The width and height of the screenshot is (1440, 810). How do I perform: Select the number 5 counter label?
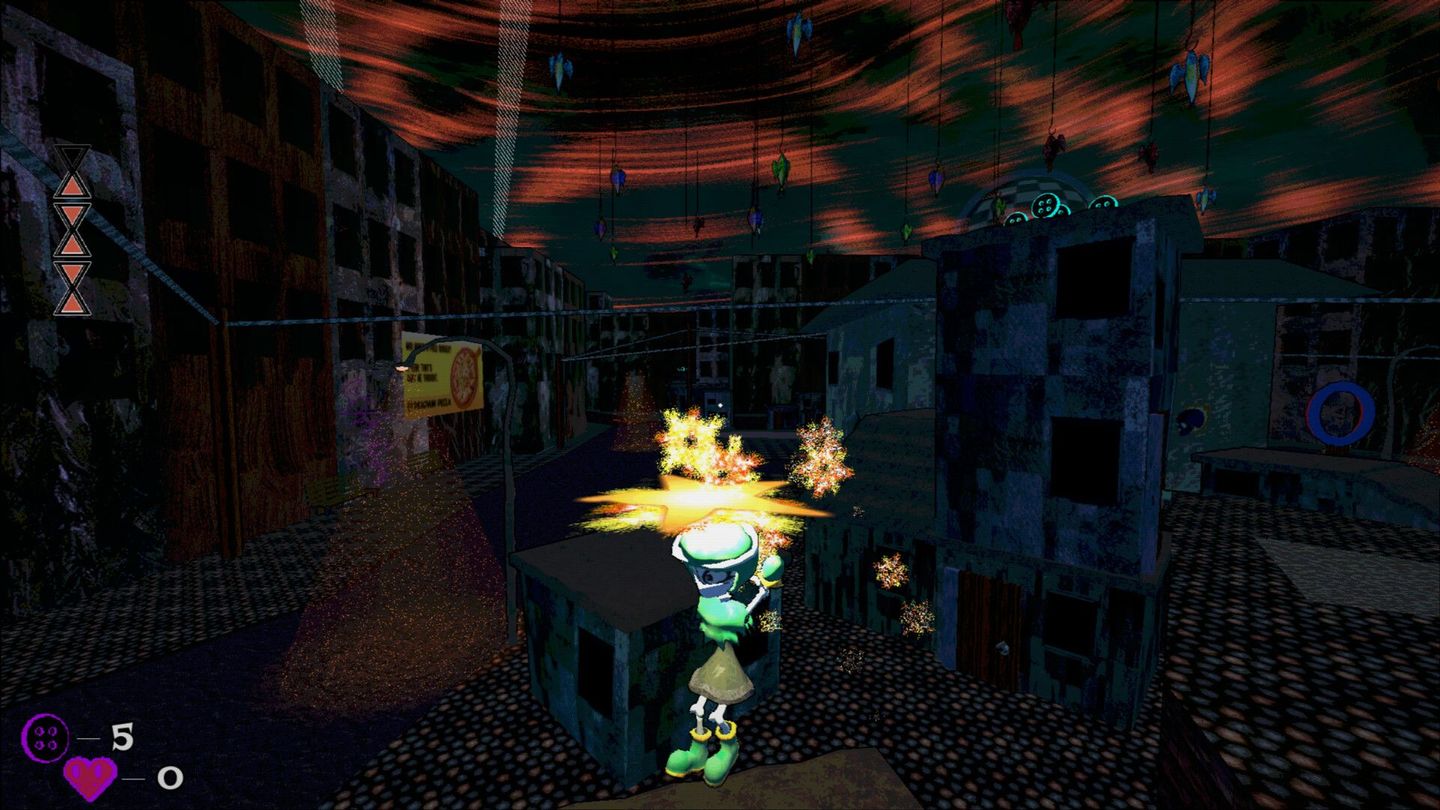pos(123,736)
